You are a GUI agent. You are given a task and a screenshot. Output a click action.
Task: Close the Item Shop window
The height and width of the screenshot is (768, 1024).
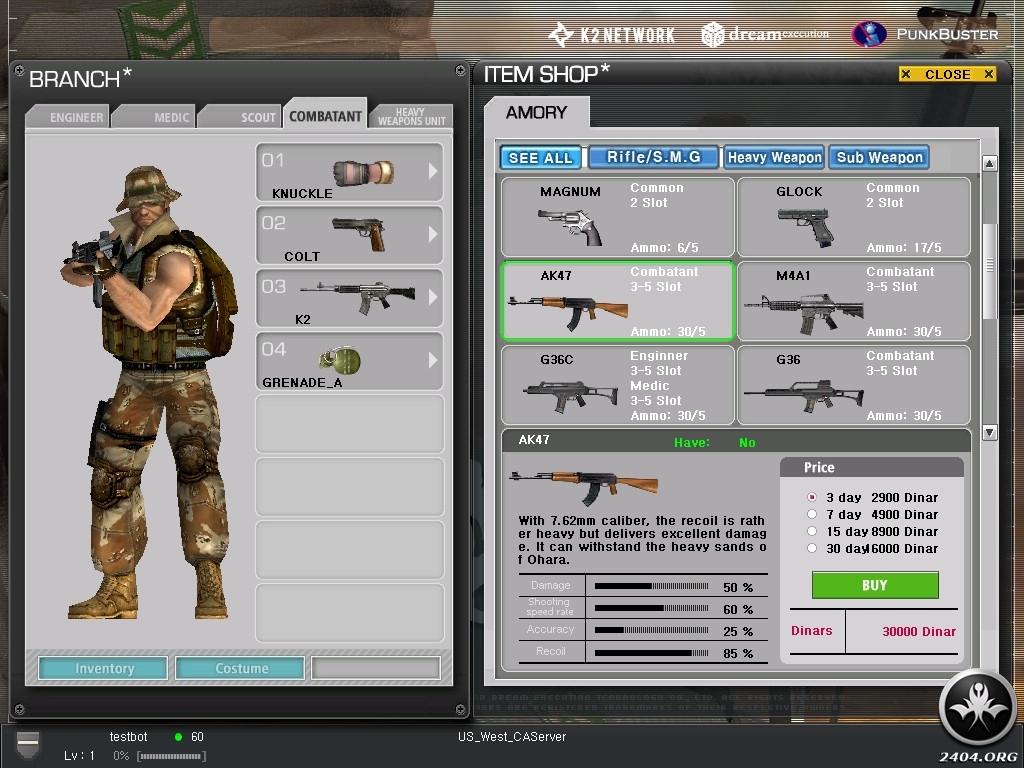tap(947, 74)
